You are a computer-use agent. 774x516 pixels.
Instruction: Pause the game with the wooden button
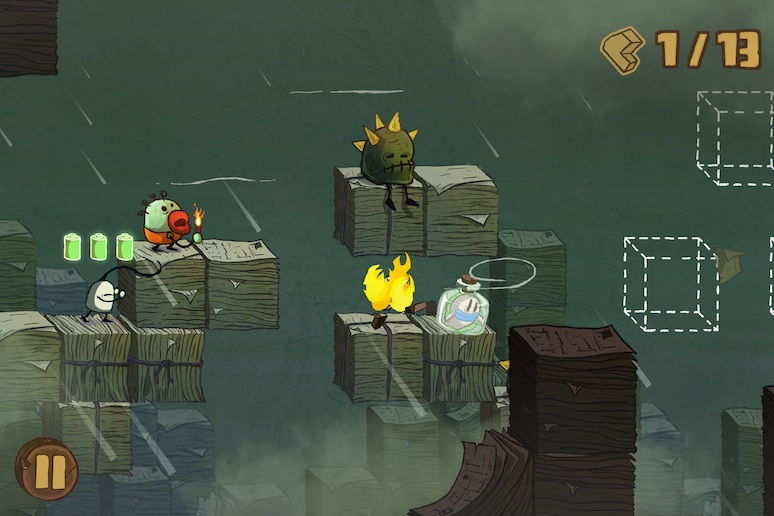46,468
